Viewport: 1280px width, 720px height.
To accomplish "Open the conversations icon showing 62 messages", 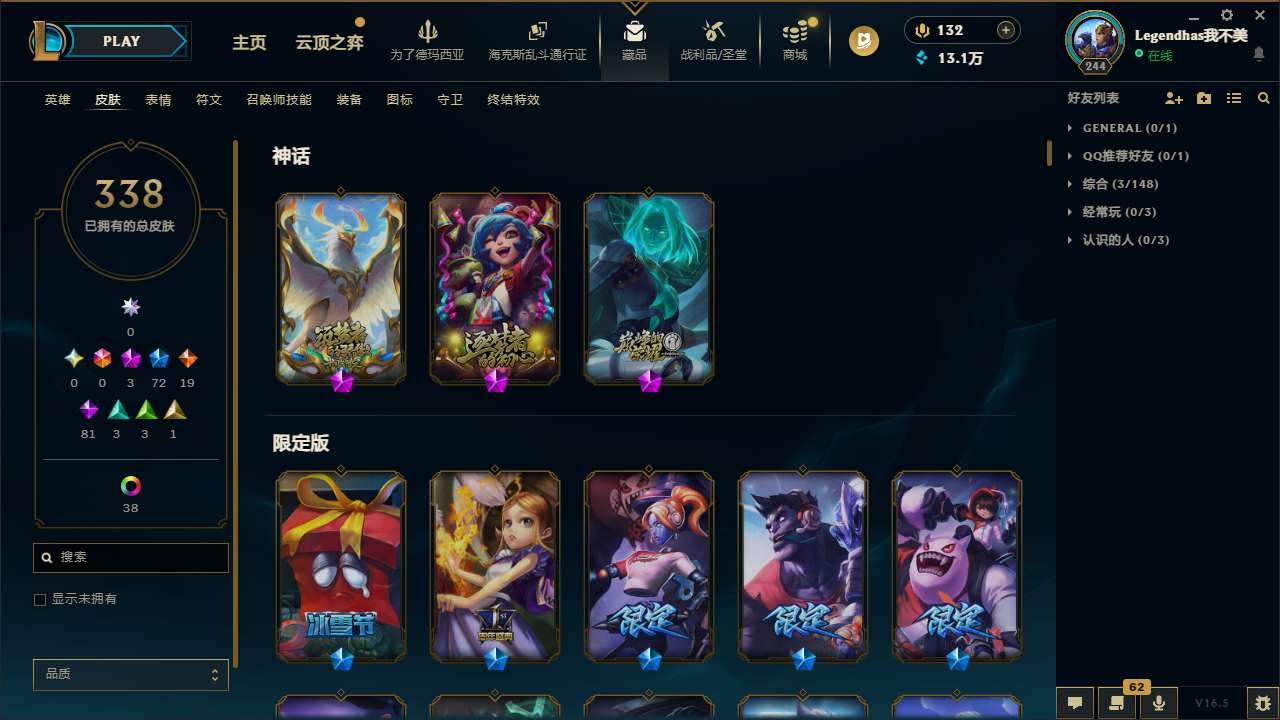I will 1117,703.
